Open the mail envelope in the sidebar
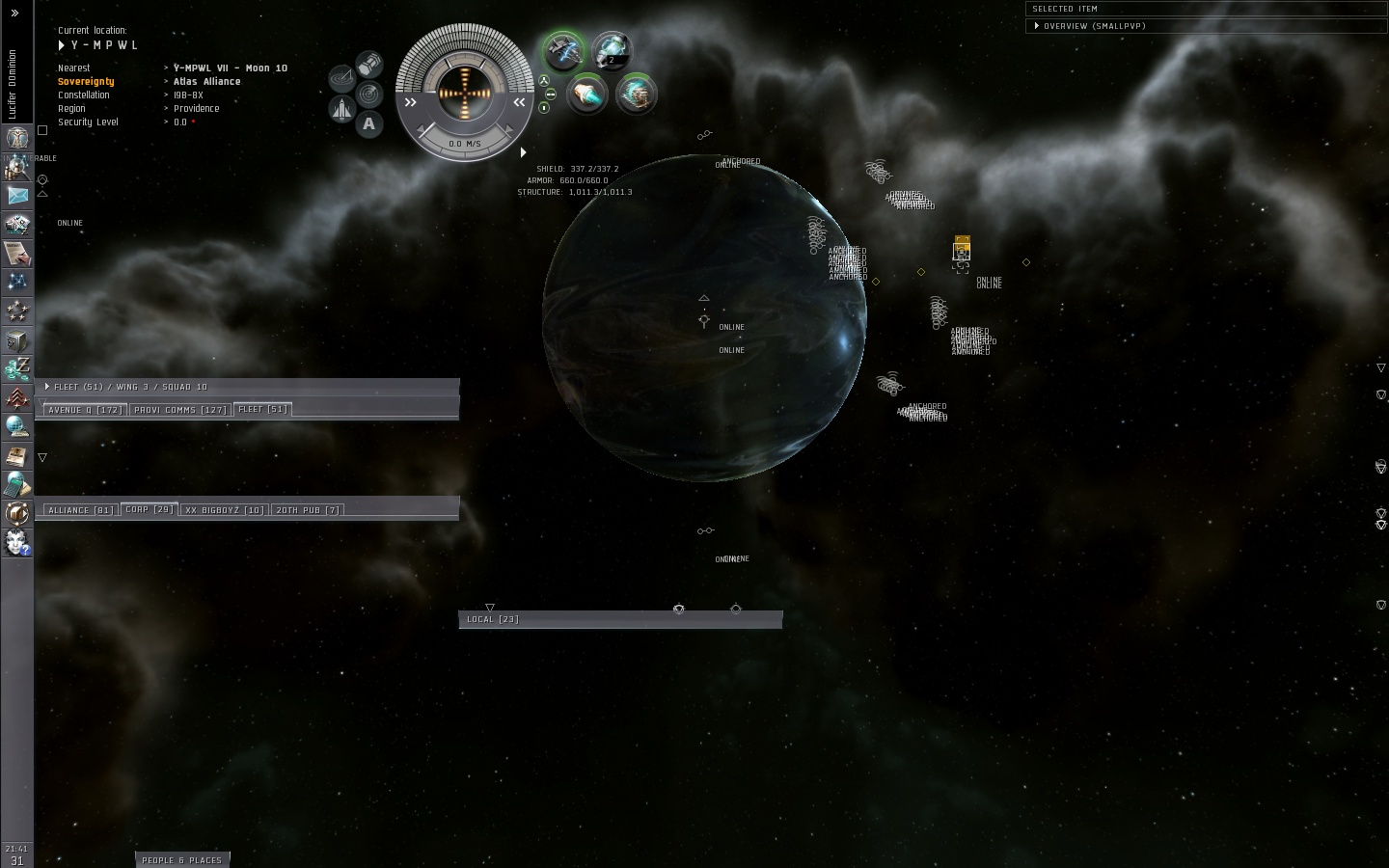 point(17,195)
